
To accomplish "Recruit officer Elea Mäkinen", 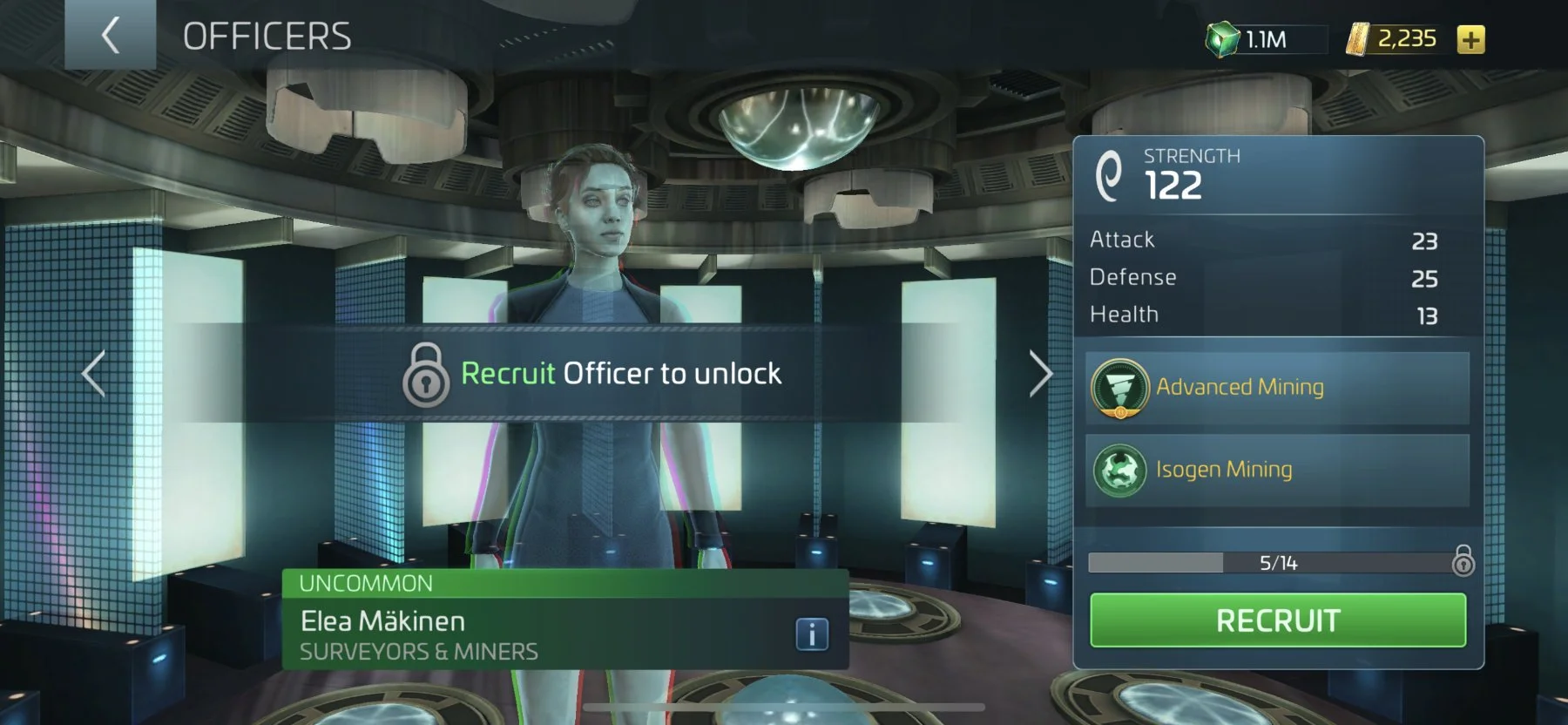I will pyautogui.click(x=1277, y=620).
